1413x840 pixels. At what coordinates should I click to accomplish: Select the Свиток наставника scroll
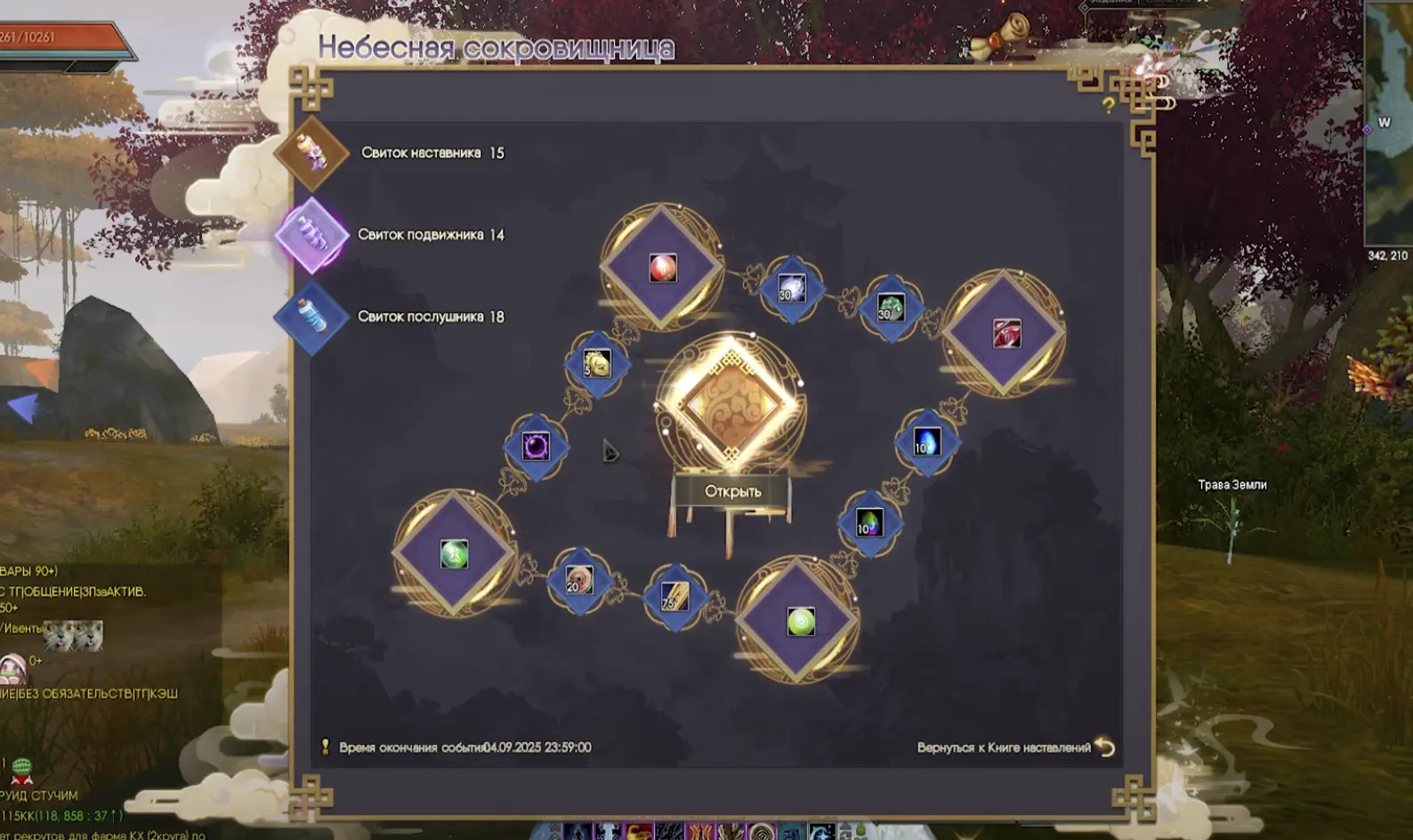click(x=311, y=153)
